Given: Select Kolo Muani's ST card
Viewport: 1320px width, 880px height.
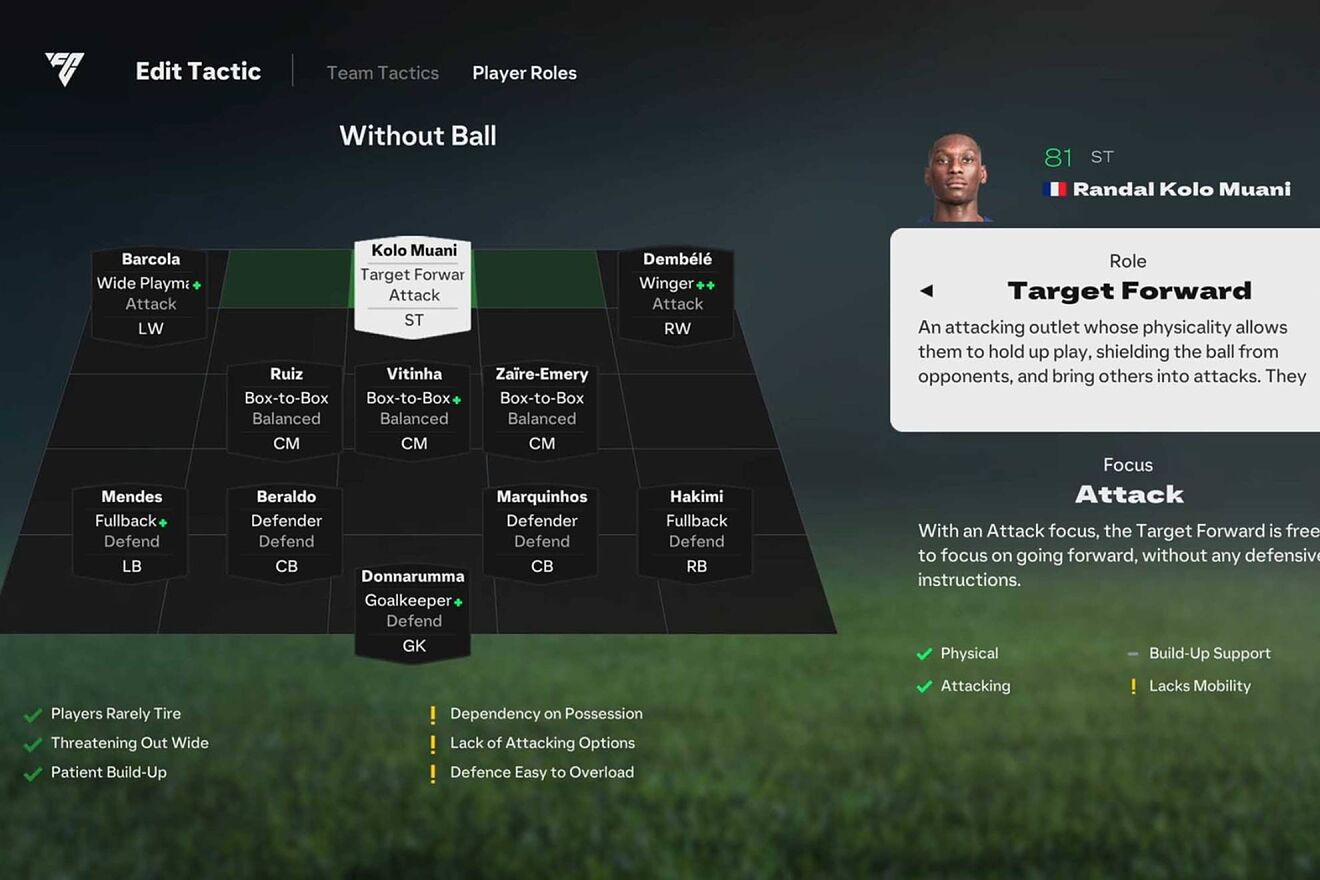Looking at the screenshot, I should [x=413, y=285].
